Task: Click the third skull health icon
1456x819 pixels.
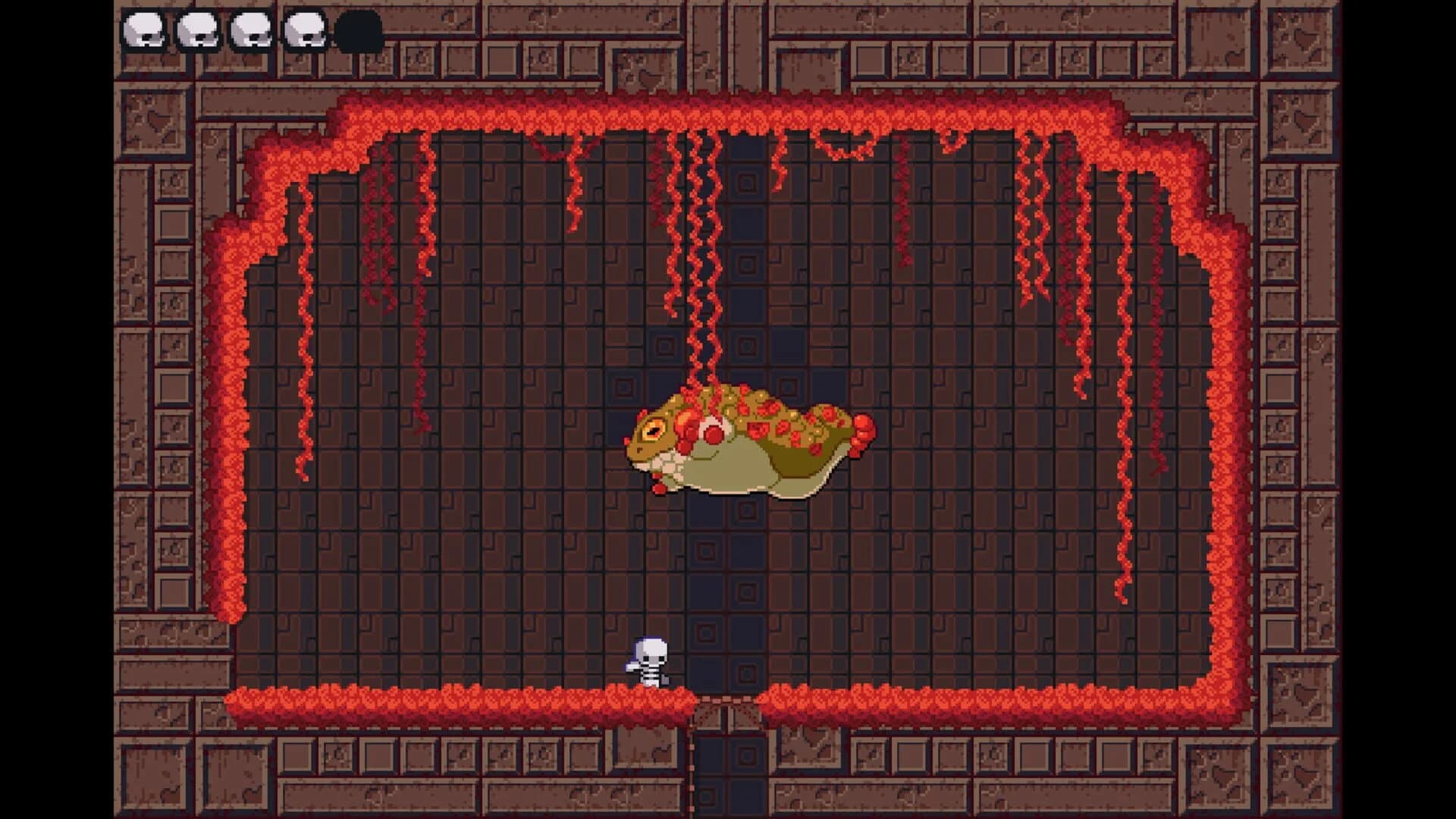Action: [252, 29]
